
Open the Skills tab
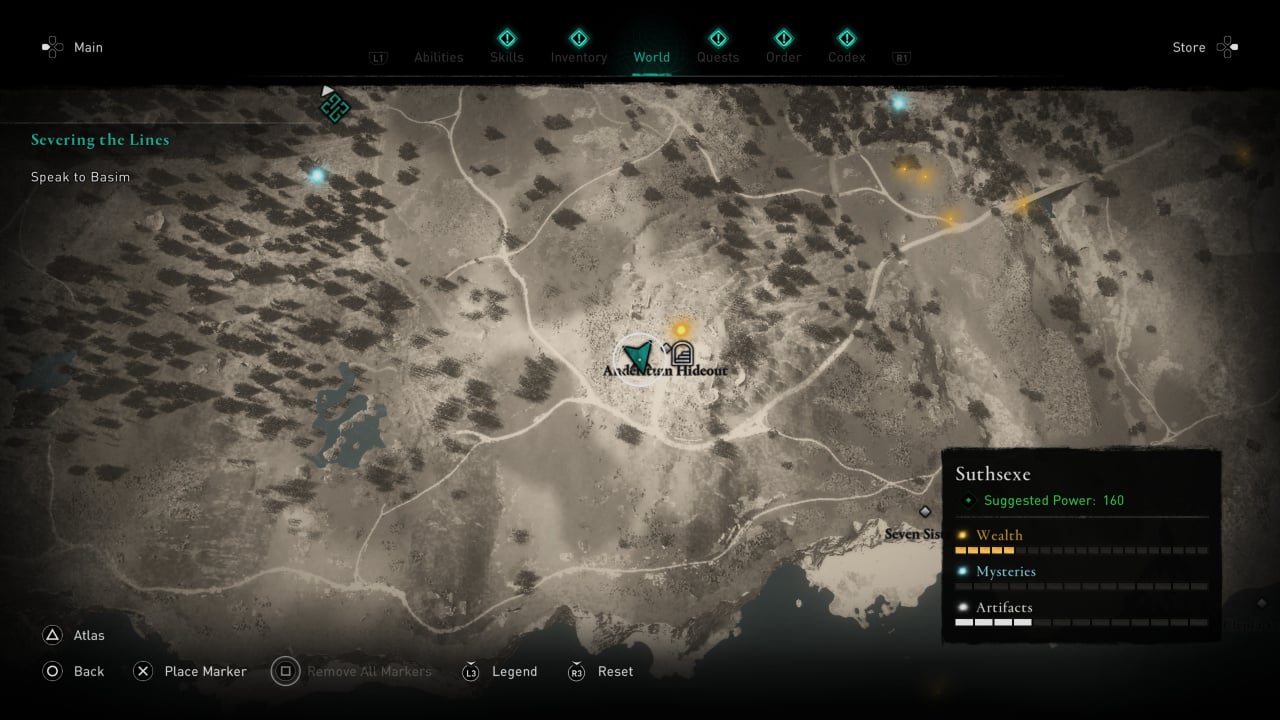tap(506, 57)
